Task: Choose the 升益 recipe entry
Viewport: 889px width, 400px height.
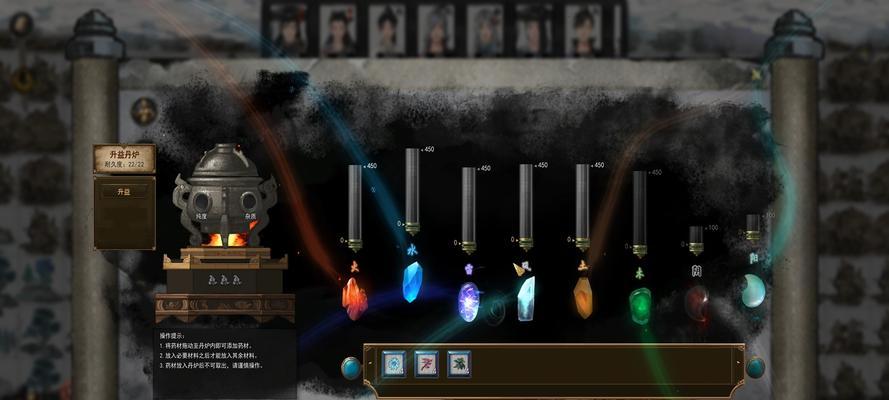Action: [x=124, y=191]
